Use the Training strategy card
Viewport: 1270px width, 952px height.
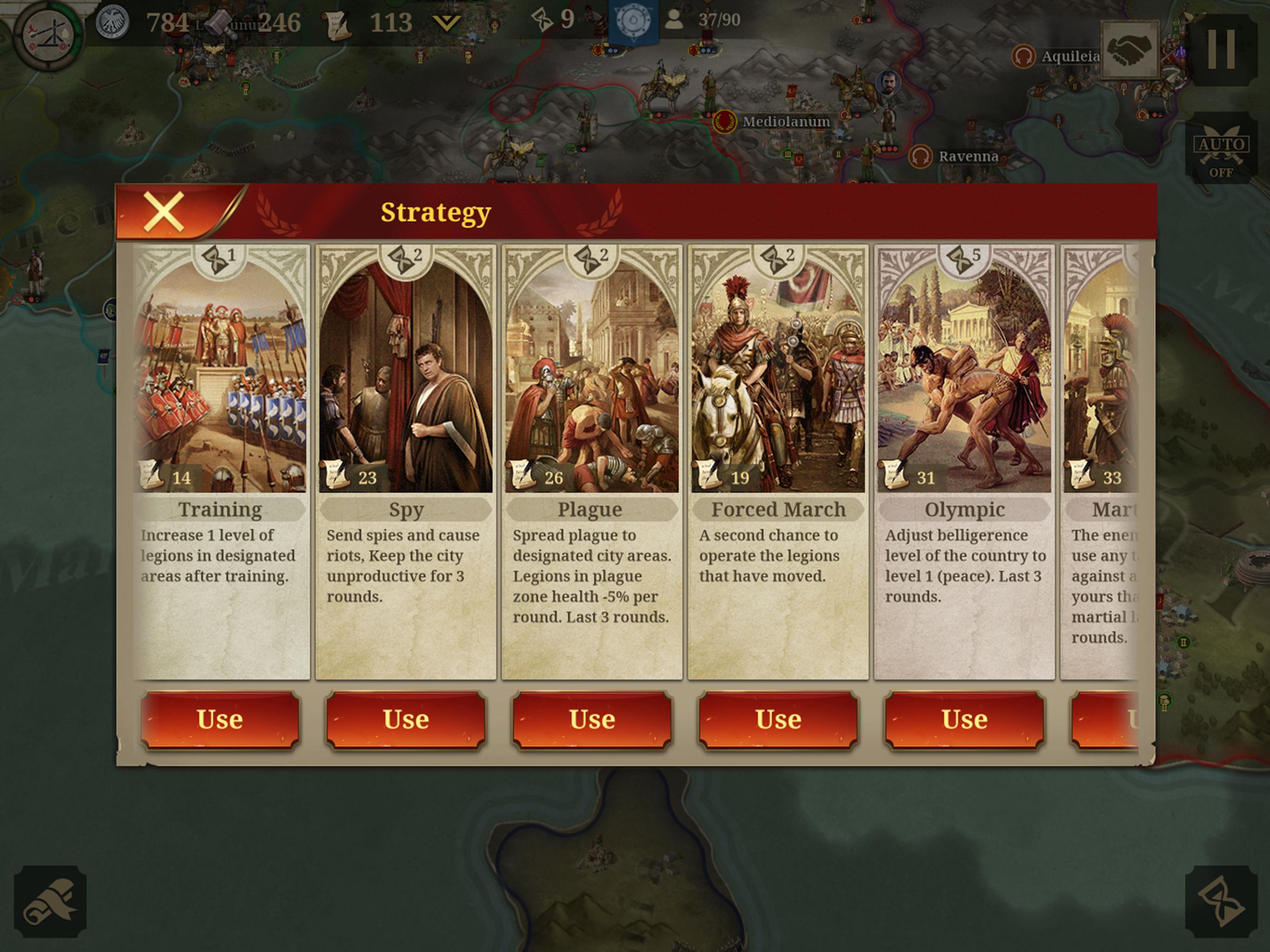(x=220, y=720)
